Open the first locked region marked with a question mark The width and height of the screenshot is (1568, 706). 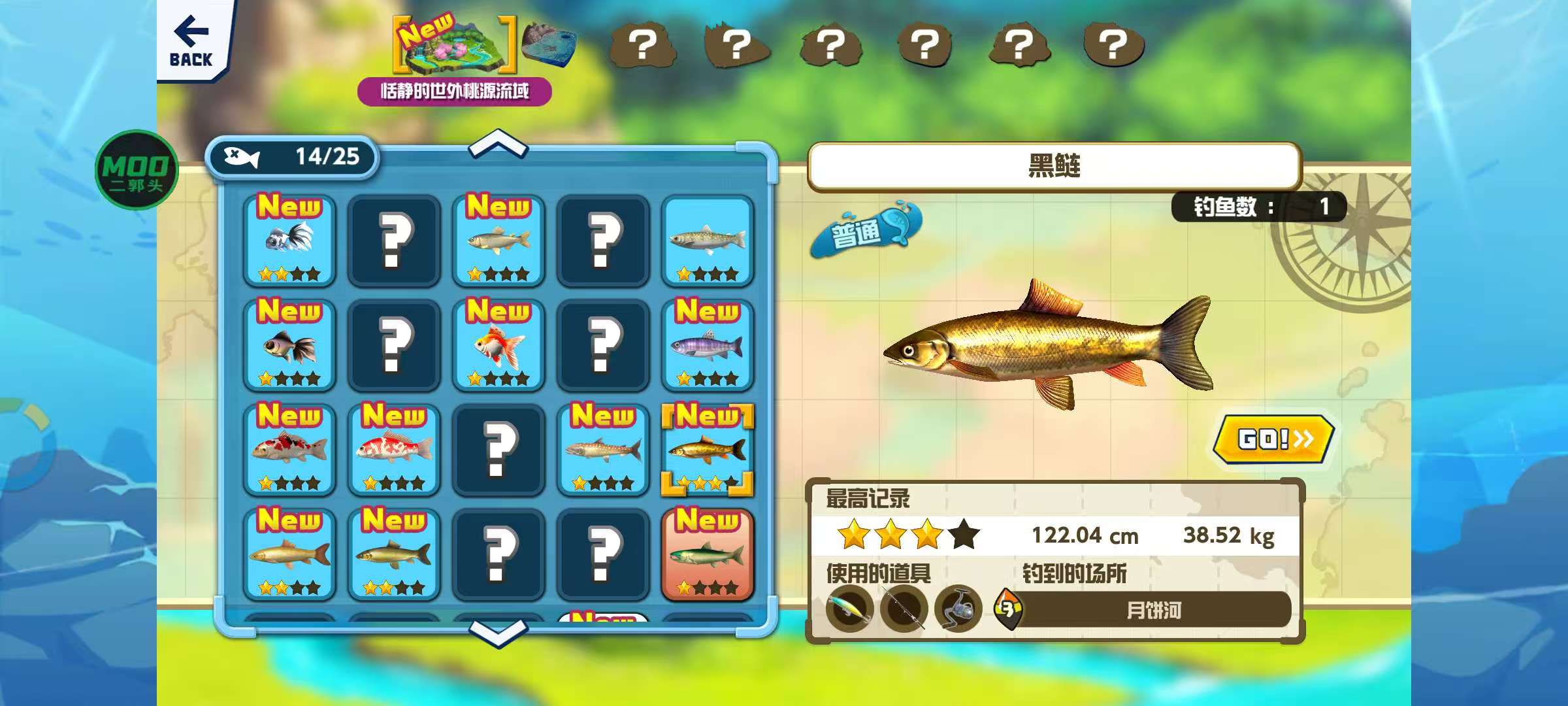(x=645, y=46)
